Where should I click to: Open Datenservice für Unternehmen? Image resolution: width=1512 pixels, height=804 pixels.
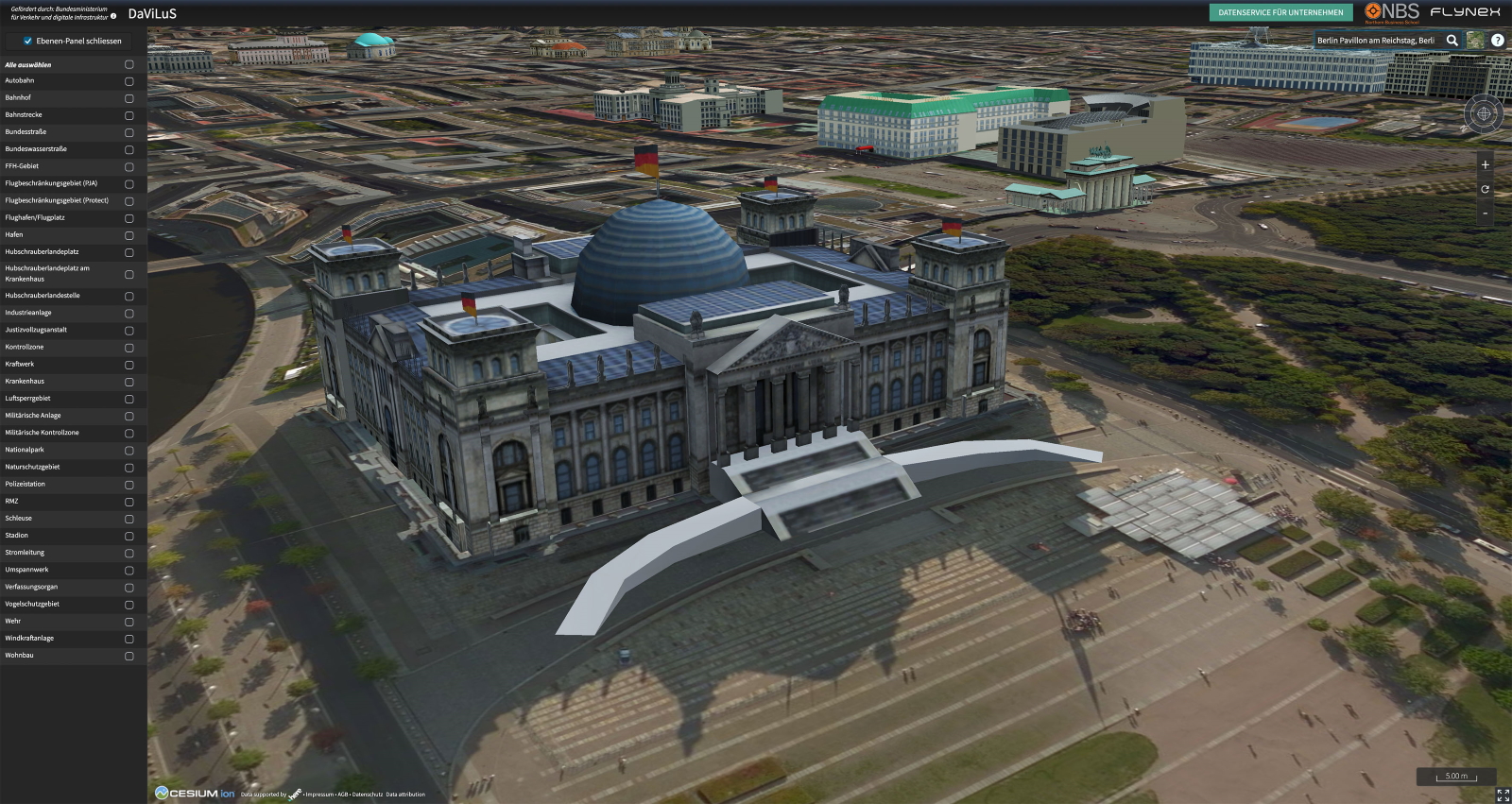coord(1280,13)
